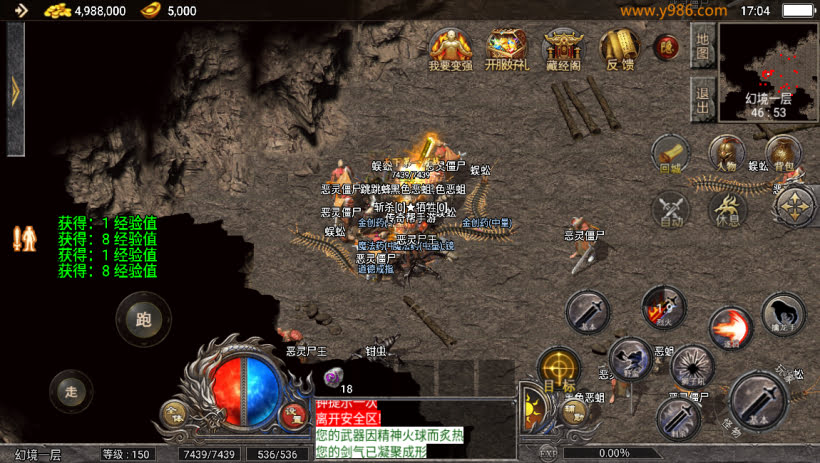Switch to 跑 run mode
The width and height of the screenshot is (820, 463).
coord(142,319)
